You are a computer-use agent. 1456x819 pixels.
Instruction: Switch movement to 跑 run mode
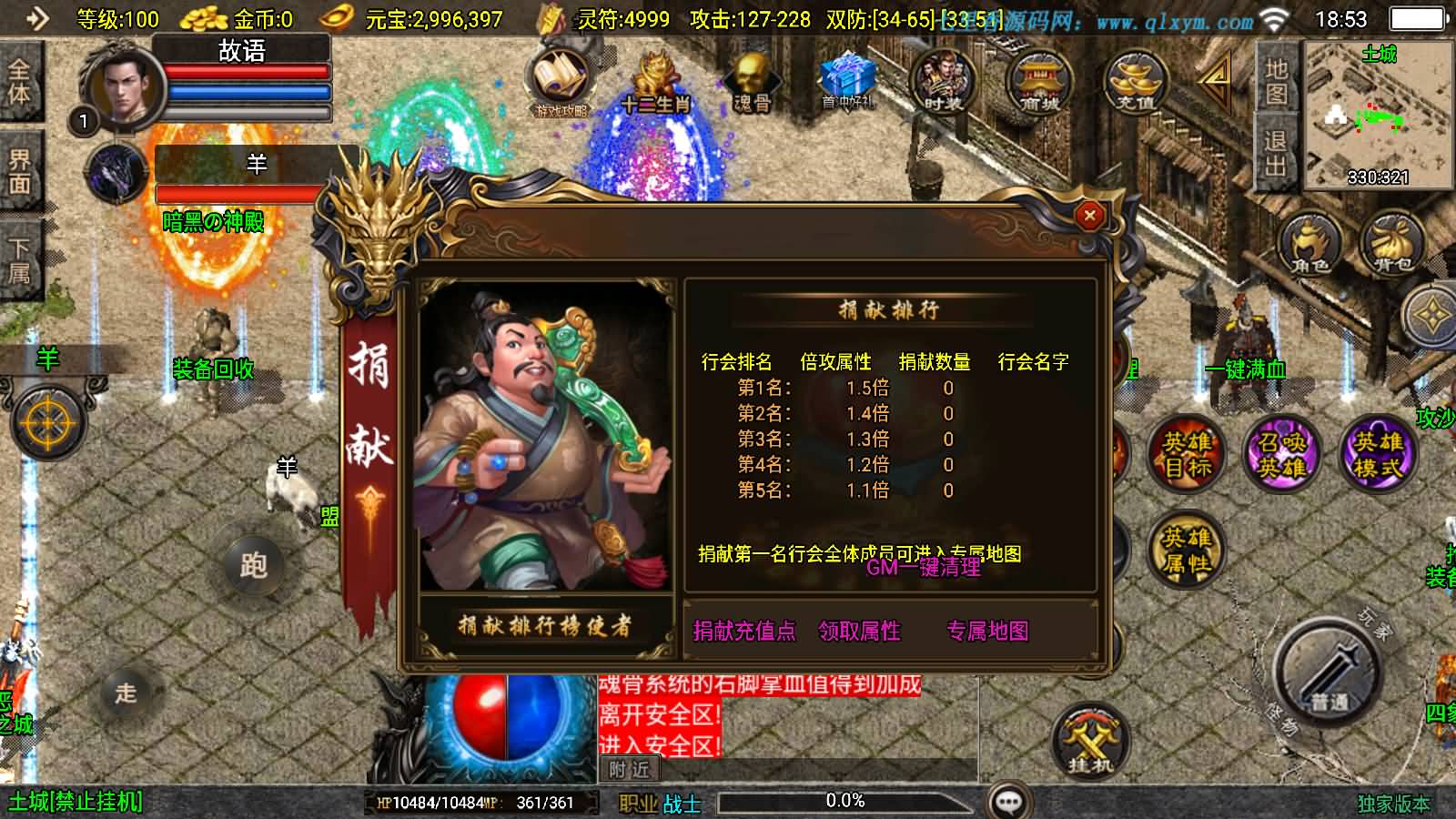coord(255,566)
